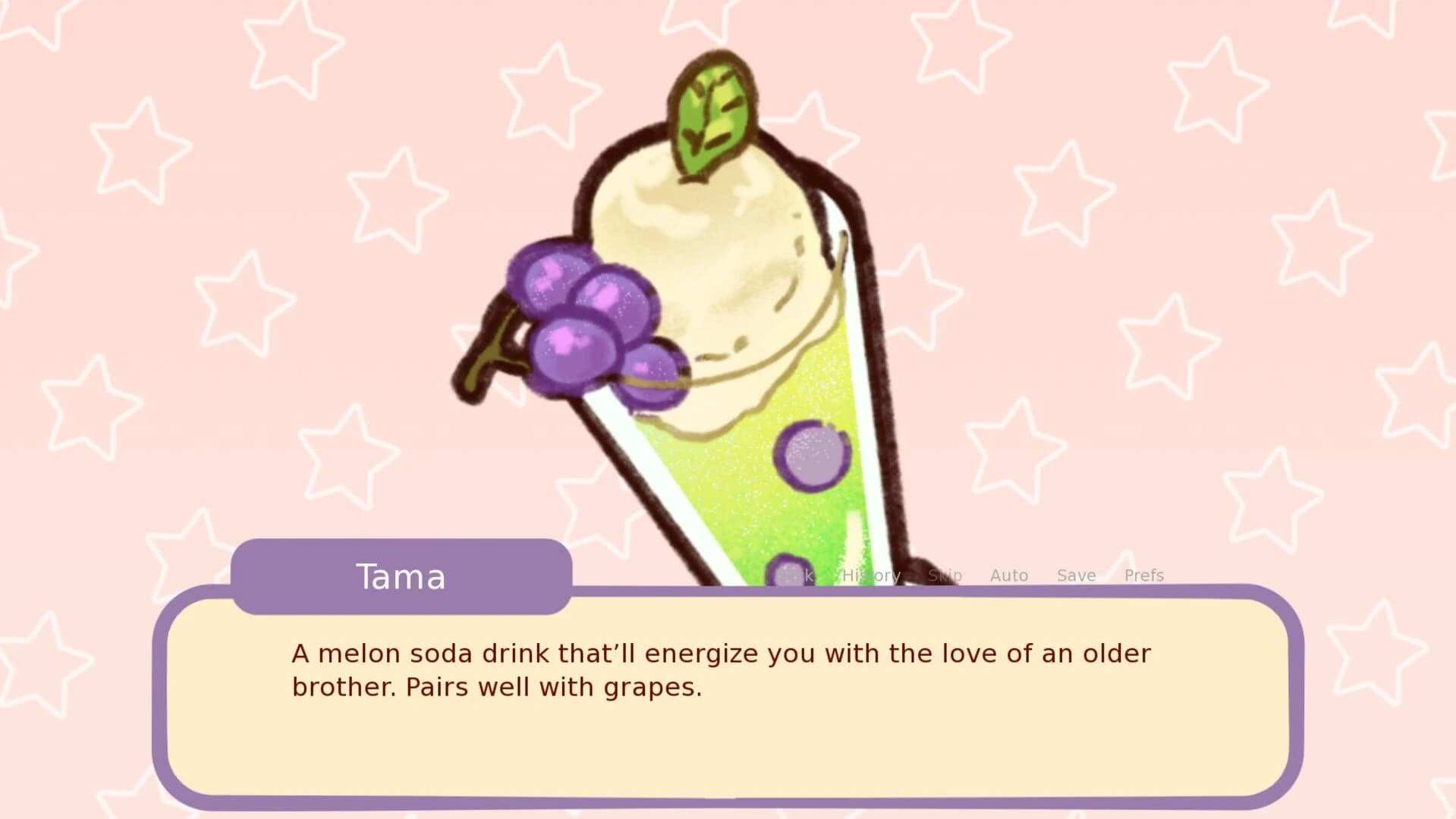Toggle Skip to fast-forward dialogue
Screen dimensions: 1456x819
click(944, 575)
